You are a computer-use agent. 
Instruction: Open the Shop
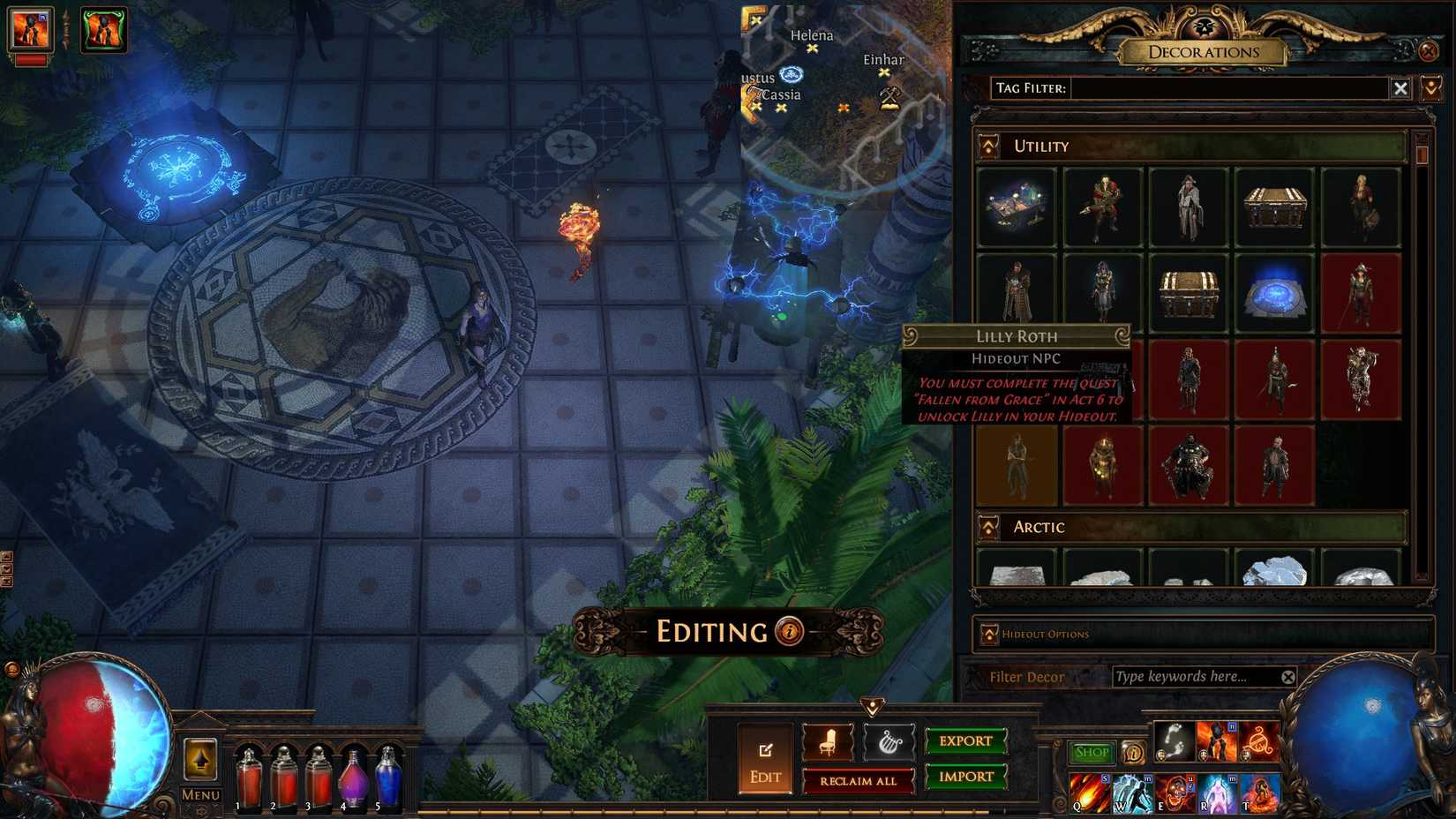(1092, 752)
